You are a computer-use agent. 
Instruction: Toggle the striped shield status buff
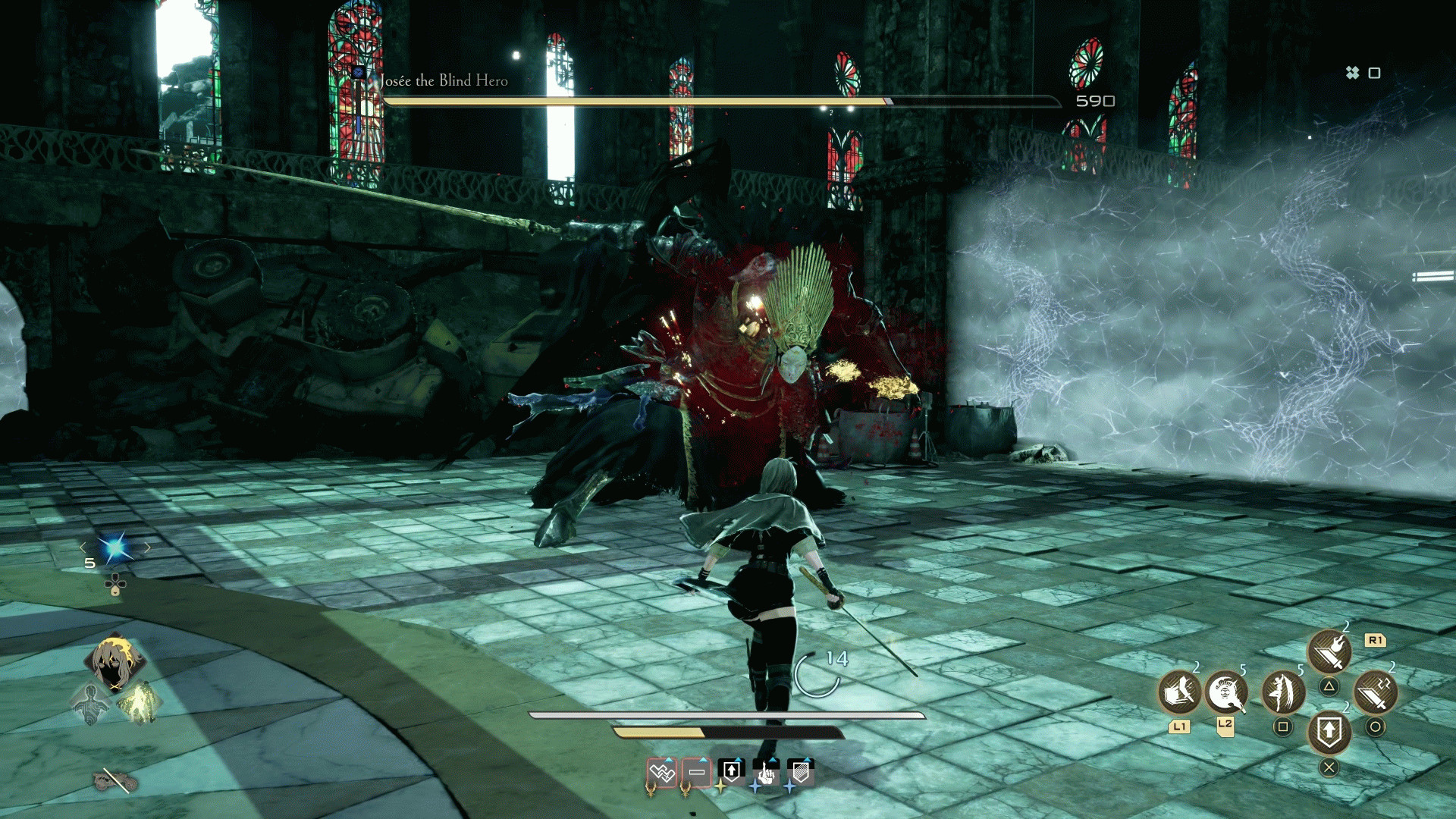click(x=801, y=770)
